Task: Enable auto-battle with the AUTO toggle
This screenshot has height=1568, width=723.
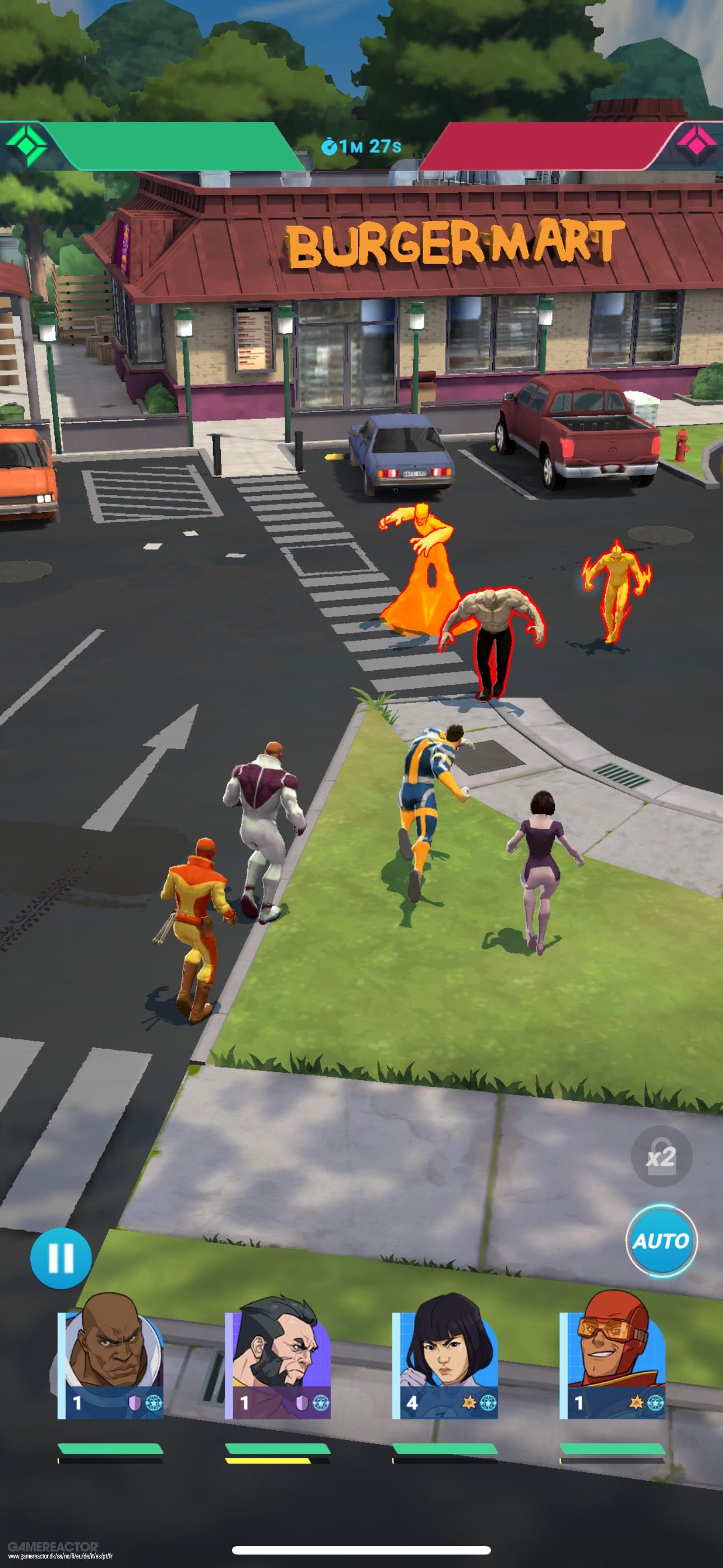Action: tap(662, 1242)
